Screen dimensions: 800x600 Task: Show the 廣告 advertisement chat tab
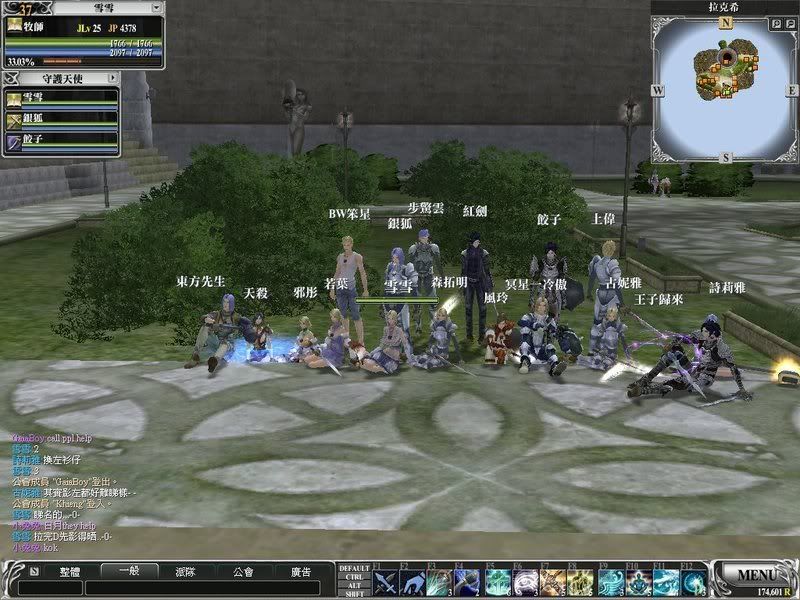(299, 572)
